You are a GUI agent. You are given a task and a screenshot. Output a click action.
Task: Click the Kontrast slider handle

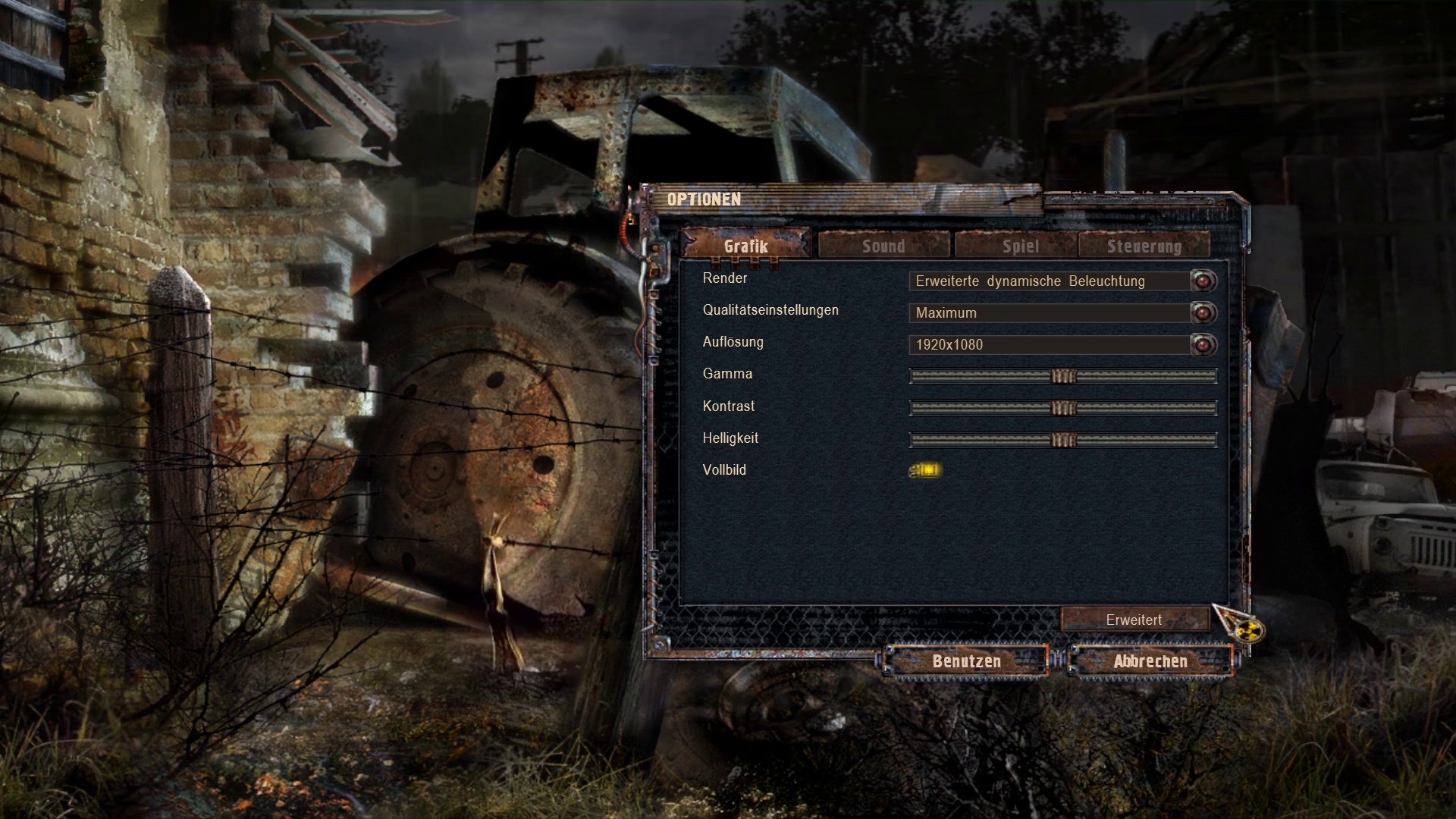[1063, 408]
